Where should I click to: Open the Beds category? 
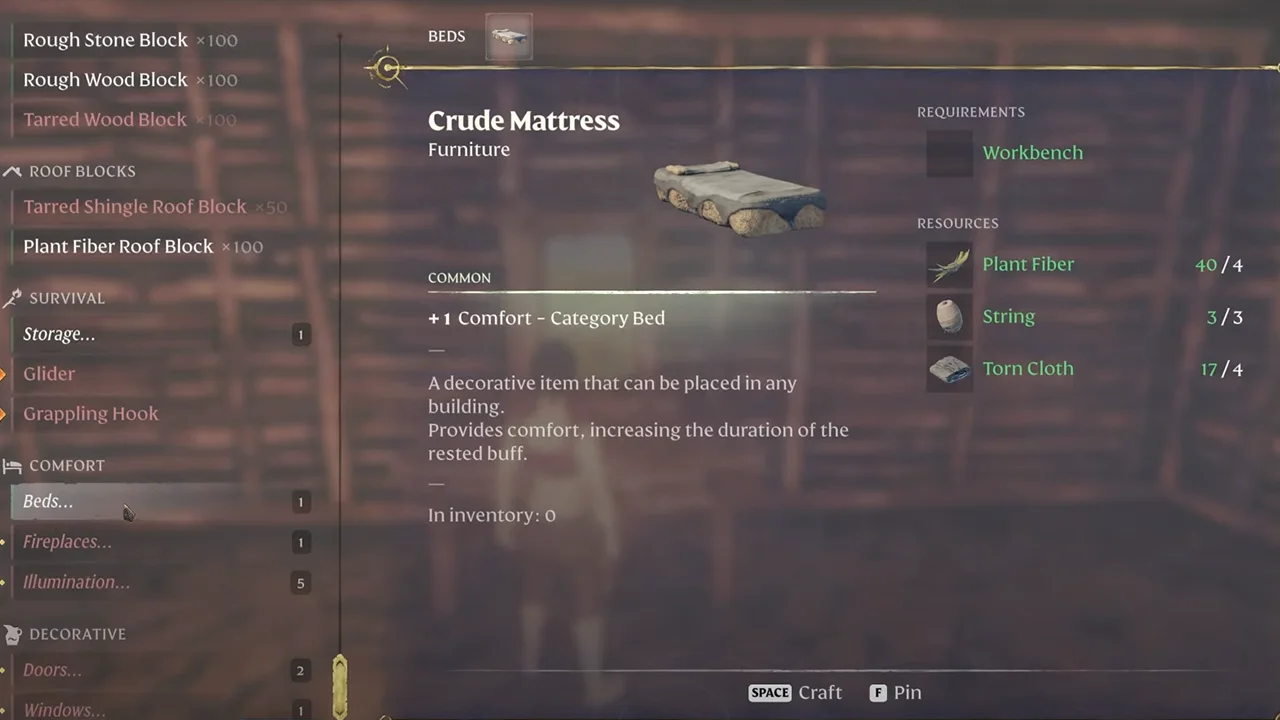[x=48, y=502]
